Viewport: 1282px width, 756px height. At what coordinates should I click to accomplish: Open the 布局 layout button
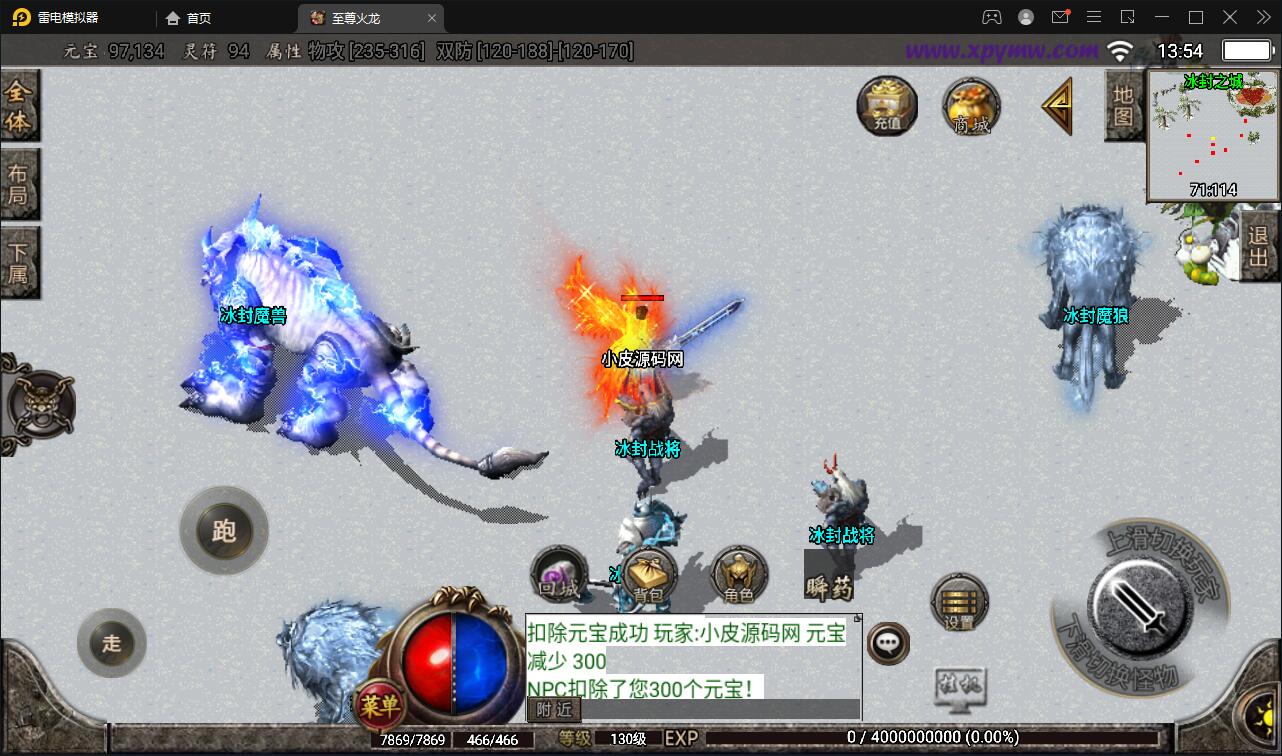click(19, 184)
